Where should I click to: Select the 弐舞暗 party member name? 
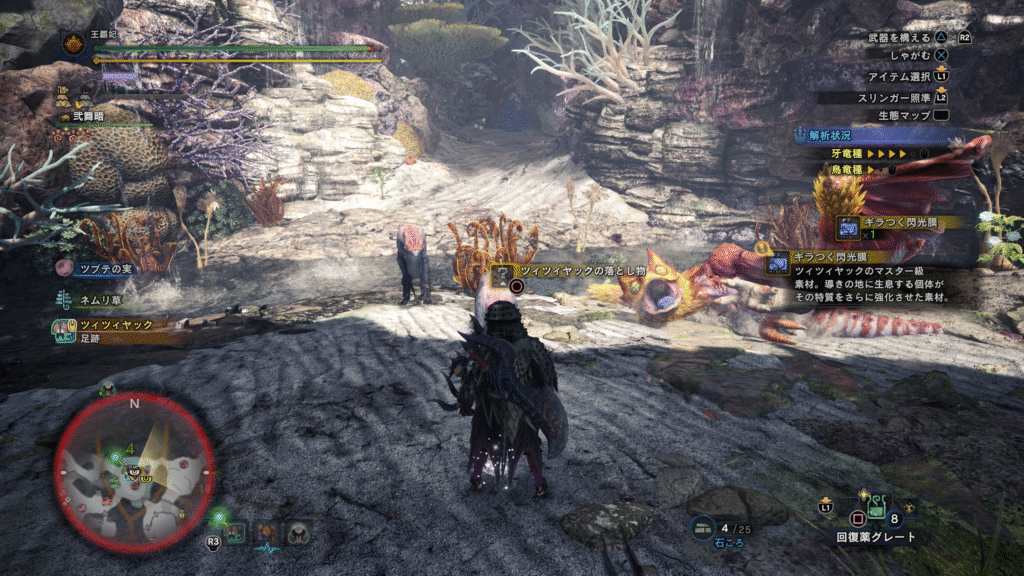(x=85, y=117)
